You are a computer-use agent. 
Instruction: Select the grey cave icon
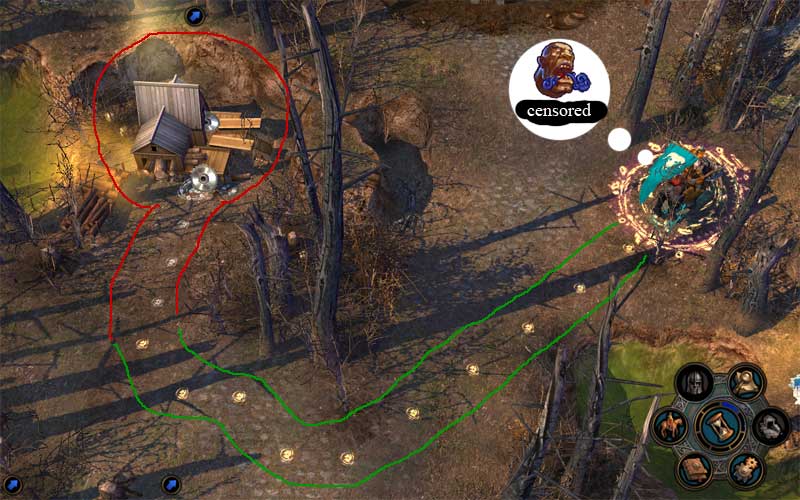(770, 426)
